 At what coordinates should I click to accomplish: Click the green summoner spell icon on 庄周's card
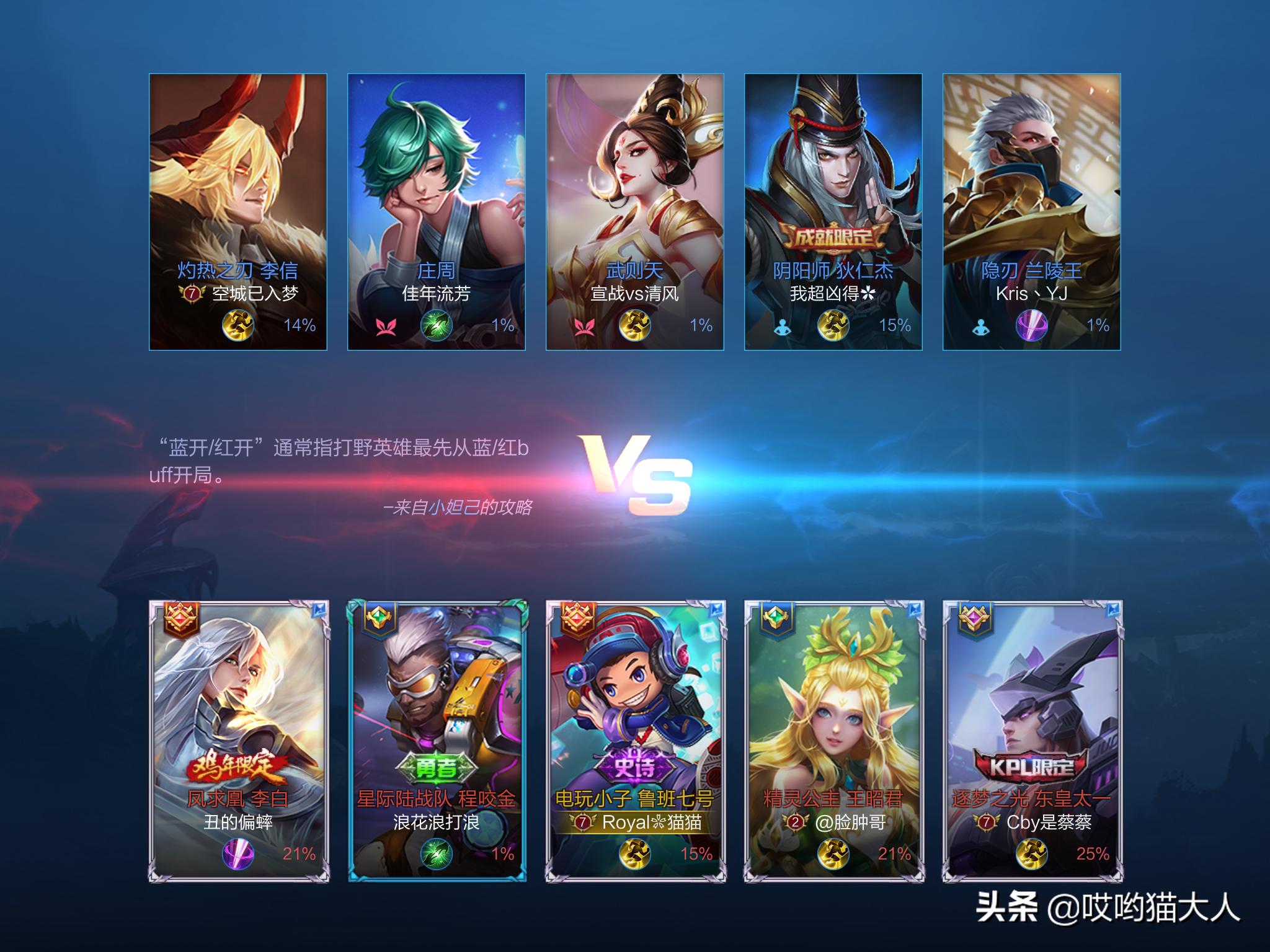pyautogui.click(x=437, y=325)
